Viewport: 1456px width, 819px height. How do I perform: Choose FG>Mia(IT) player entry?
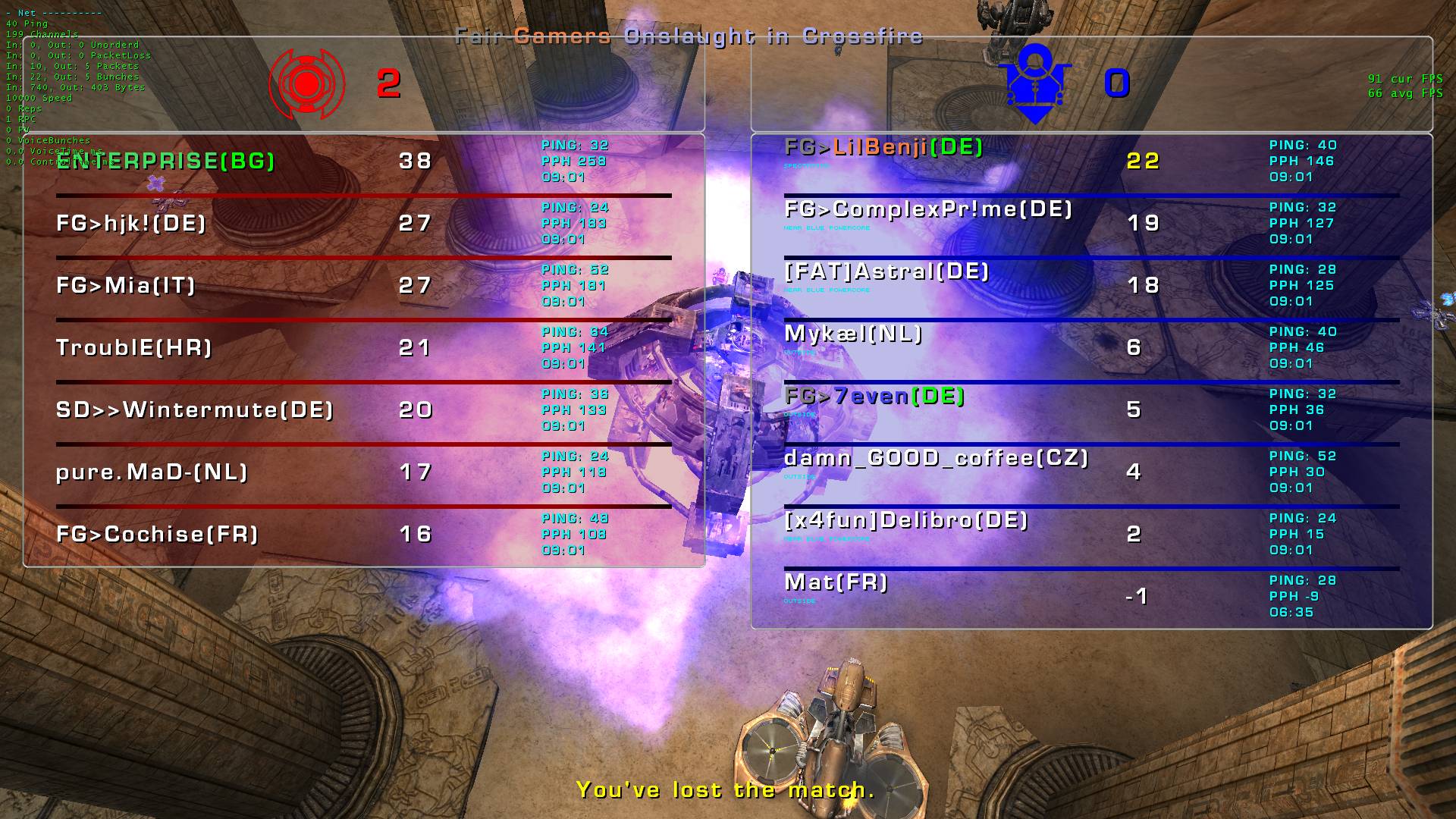coord(126,285)
